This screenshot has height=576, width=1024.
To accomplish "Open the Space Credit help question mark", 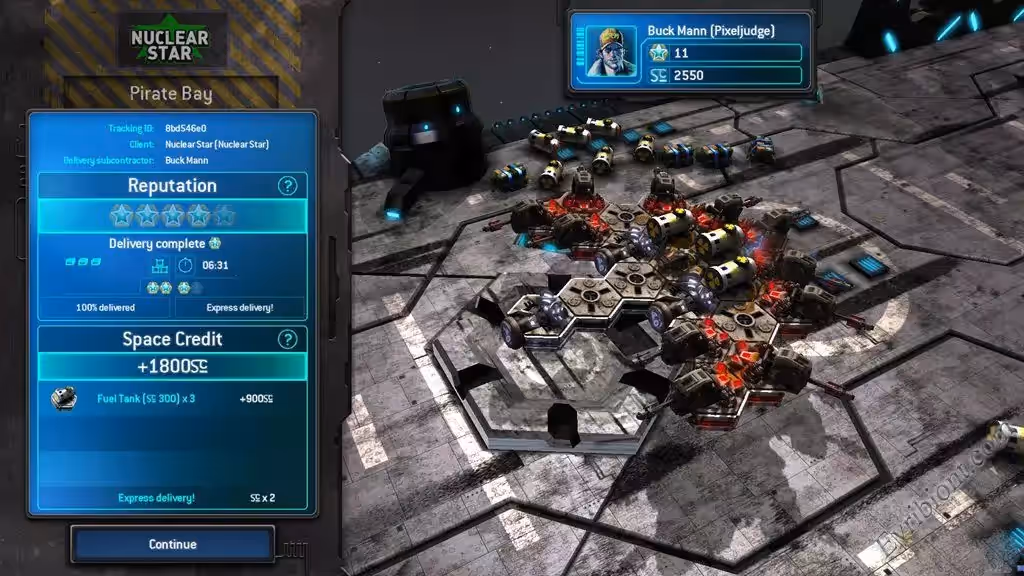I will (x=287, y=339).
